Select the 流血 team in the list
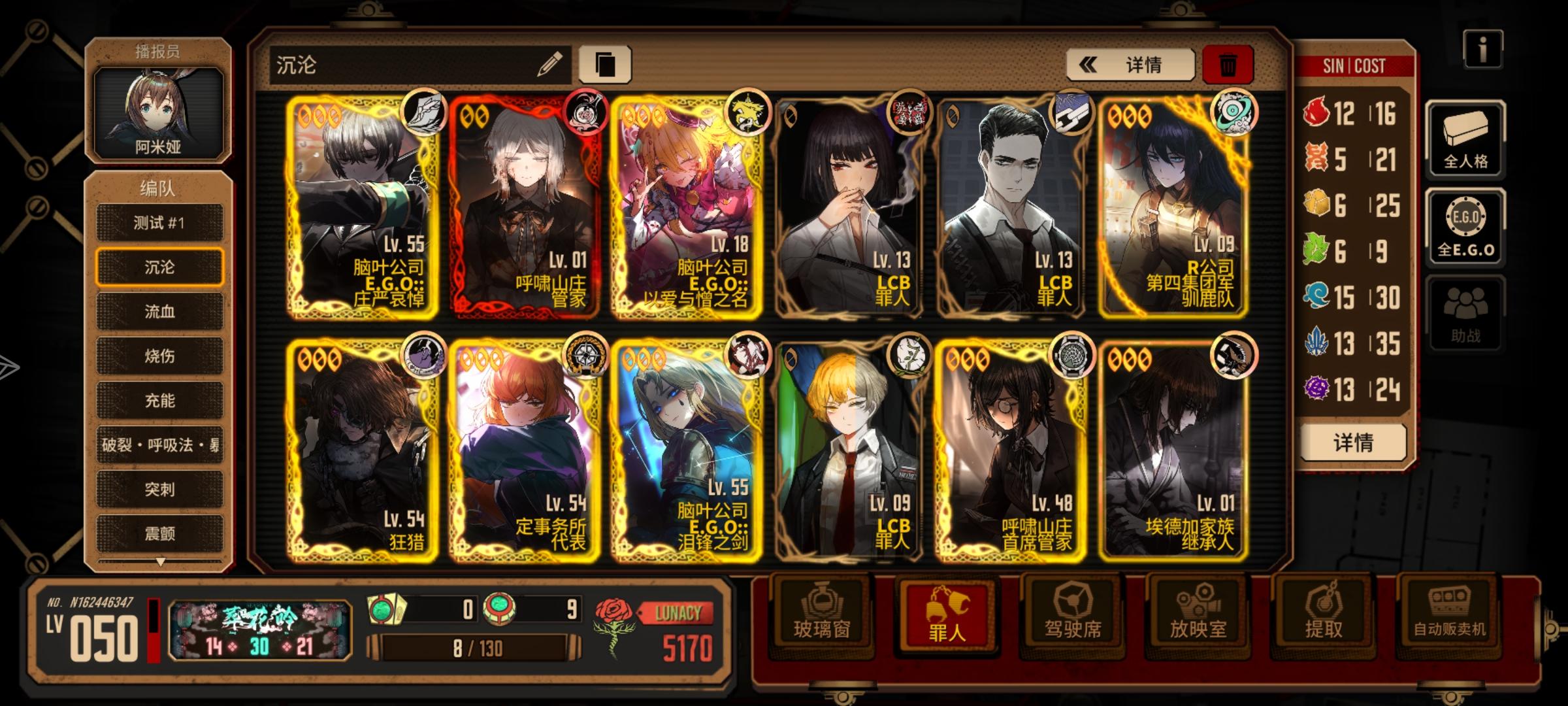Image resolution: width=1568 pixels, height=706 pixels. (159, 312)
